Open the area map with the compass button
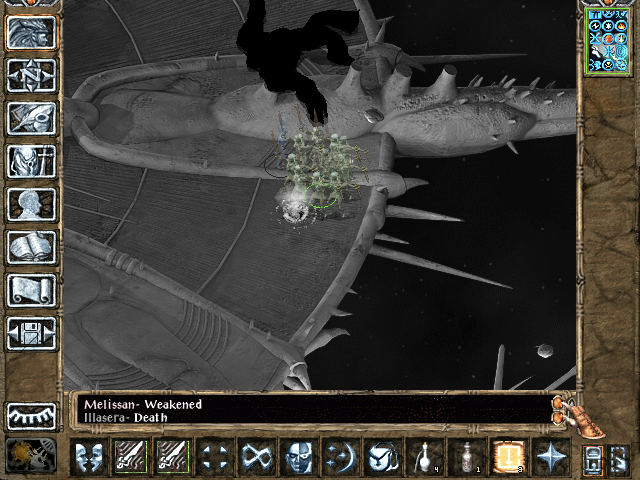 click(x=31, y=75)
